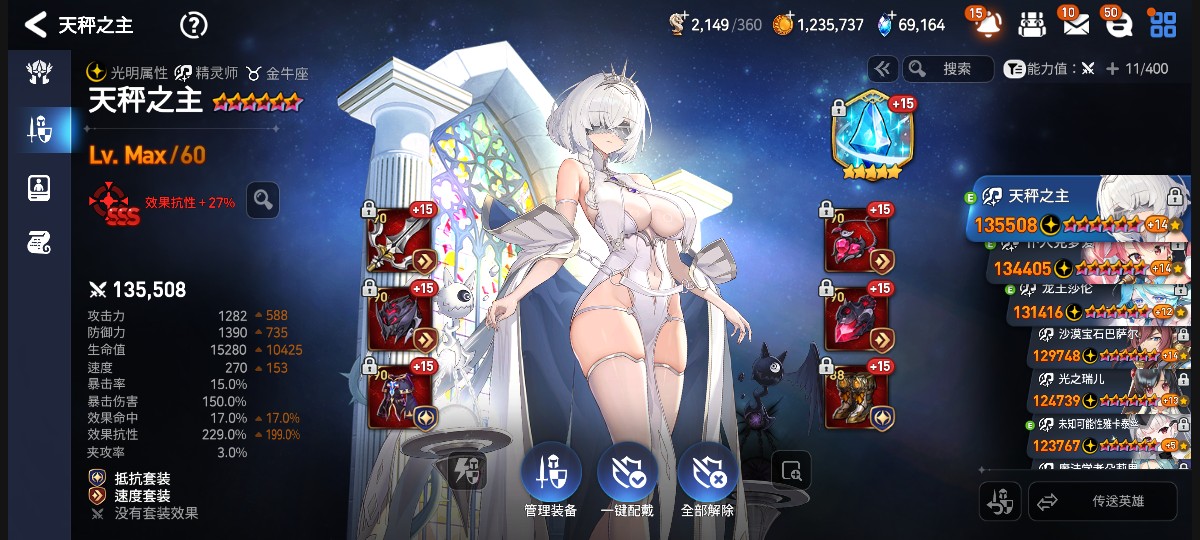Tap 全部解除 to unequip all gear

coord(707,480)
